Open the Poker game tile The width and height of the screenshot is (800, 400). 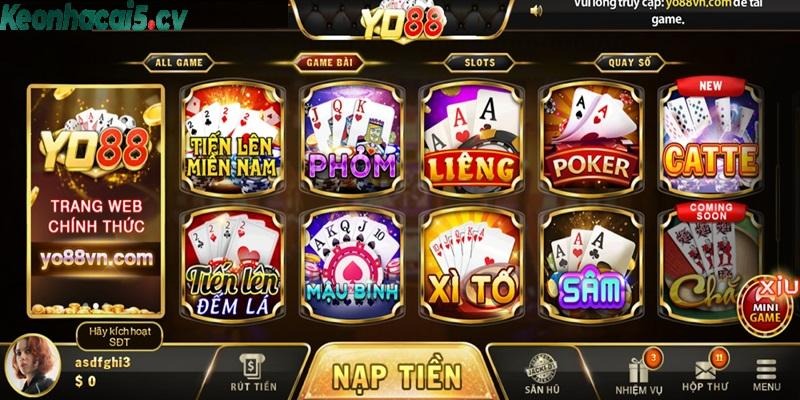coord(590,138)
